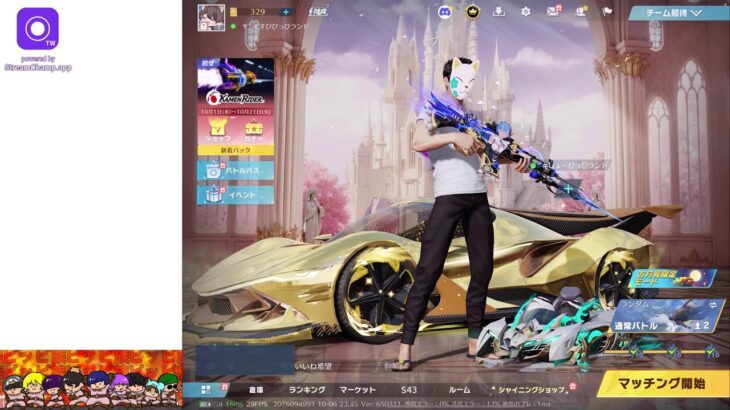Screen dimensions: 730x410
Task: Open the ガチャ gacha chest
Action: [x=253, y=132]
